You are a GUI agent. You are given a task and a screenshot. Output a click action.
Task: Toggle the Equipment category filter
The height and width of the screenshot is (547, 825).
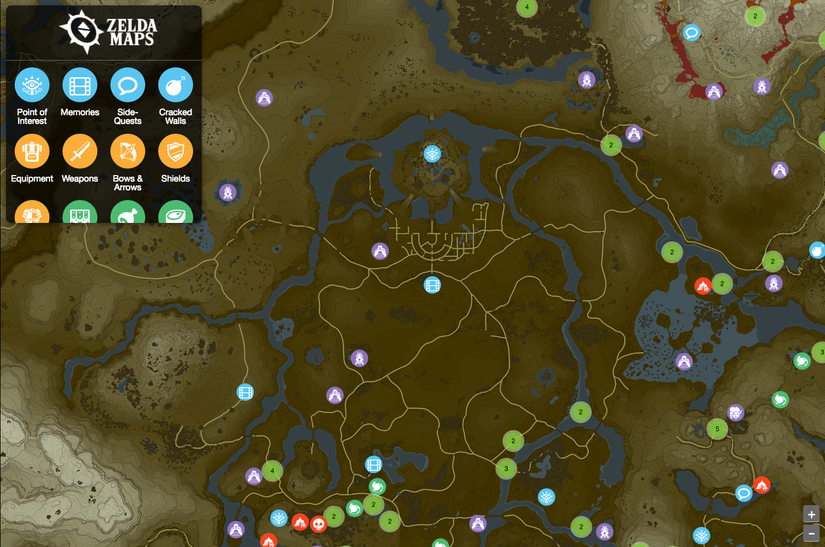click(31, 152)
